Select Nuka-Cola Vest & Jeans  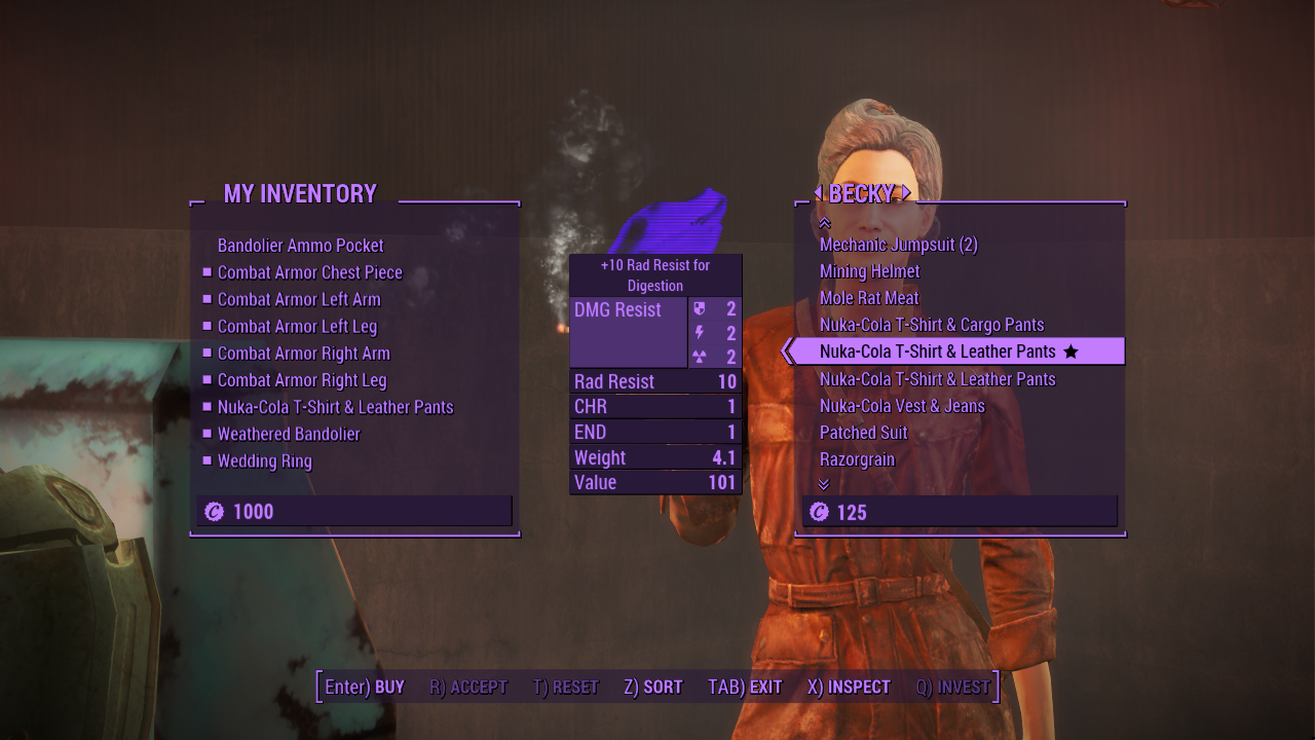tap(902, 407)
